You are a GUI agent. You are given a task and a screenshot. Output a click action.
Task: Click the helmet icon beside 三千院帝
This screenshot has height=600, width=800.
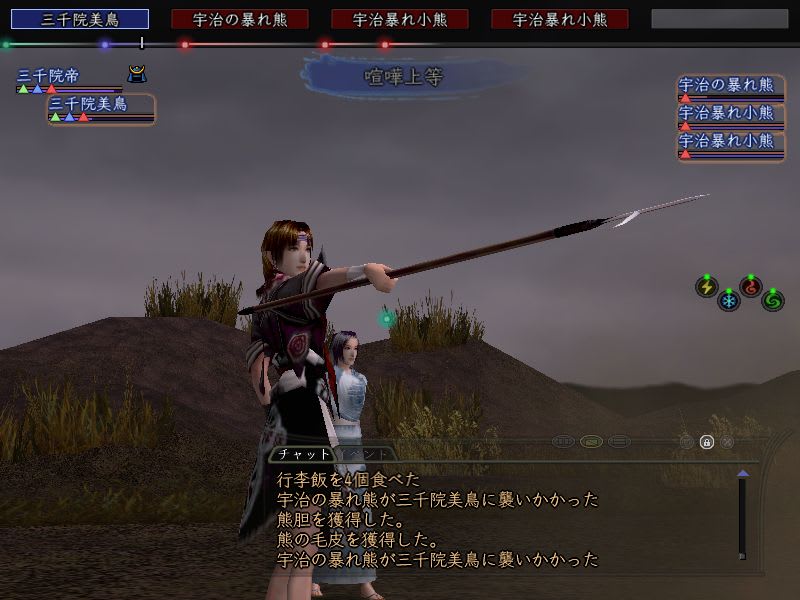point(136,74)
